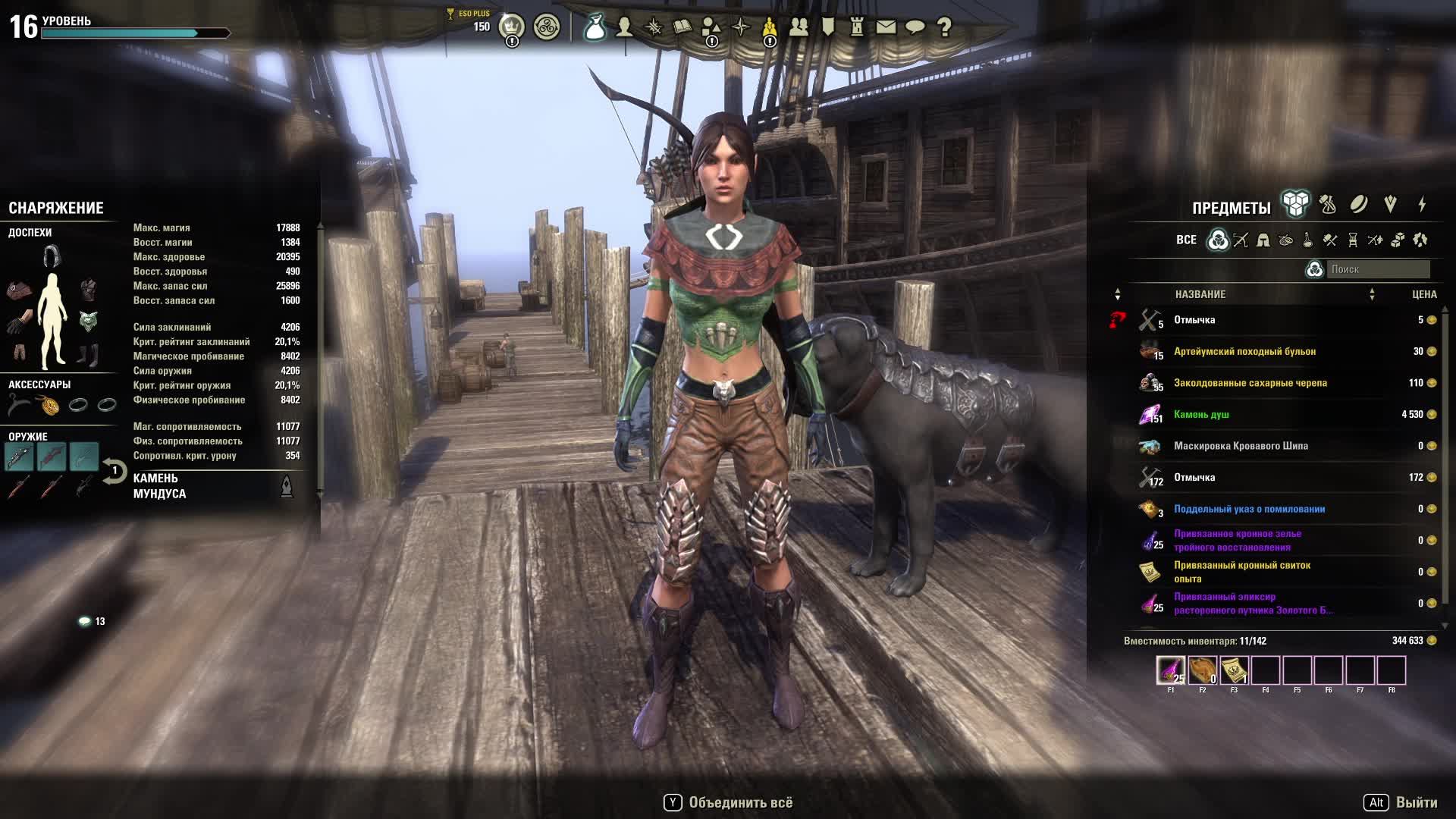The width and height of the screenshot is (1456, 819).
Task: Open the Crown Store crown icon
Action: [512, 27]
